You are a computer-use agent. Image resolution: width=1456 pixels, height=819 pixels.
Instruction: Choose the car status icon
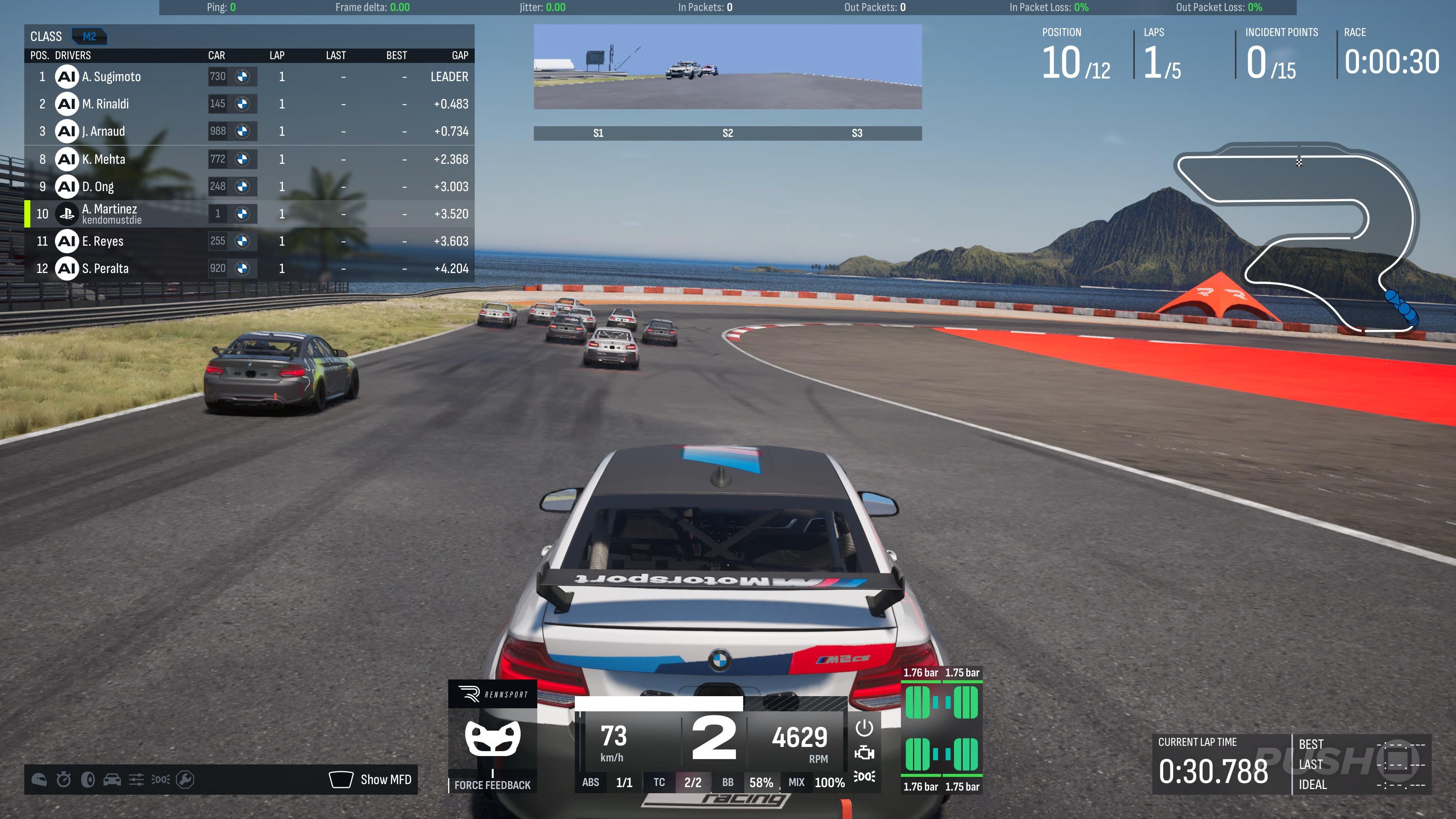112,780
